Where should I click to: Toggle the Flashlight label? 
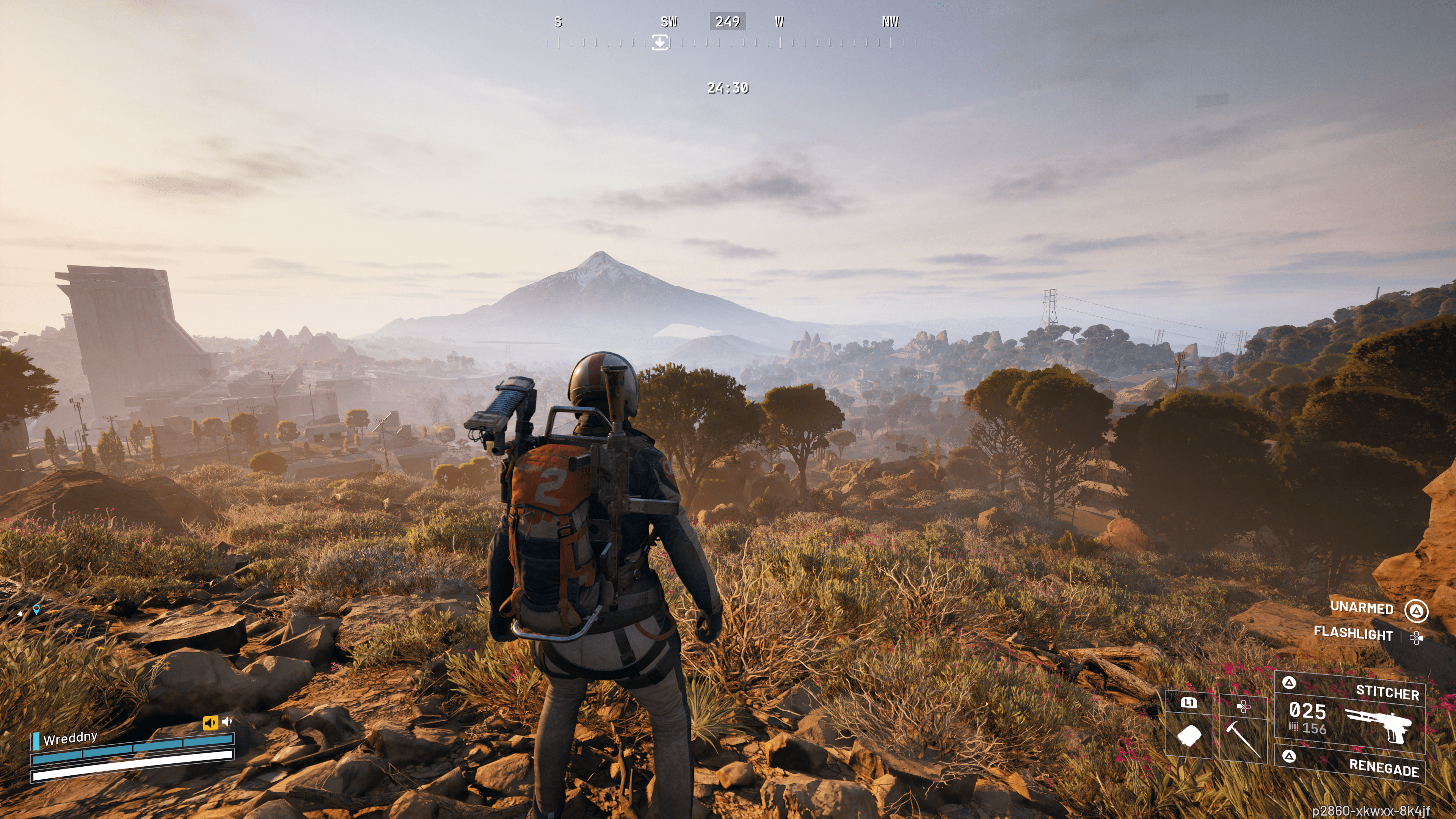[1353, 633]
